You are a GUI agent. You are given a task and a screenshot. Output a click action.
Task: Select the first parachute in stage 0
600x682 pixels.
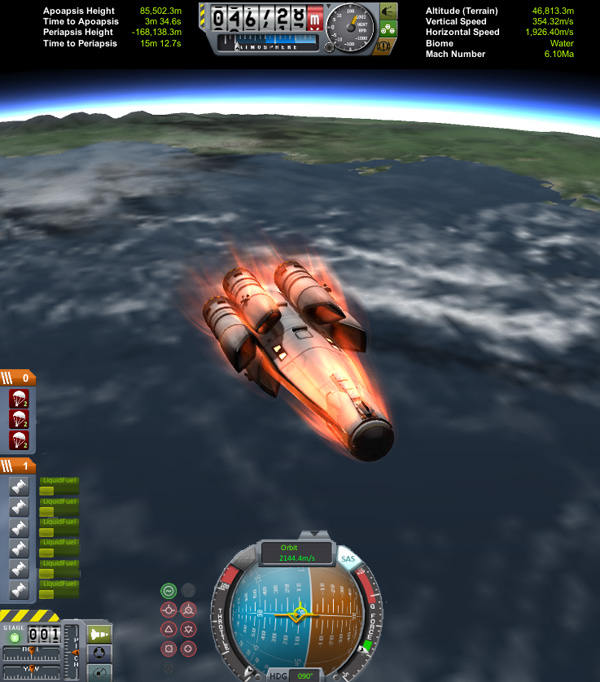[x=18, y=399]
